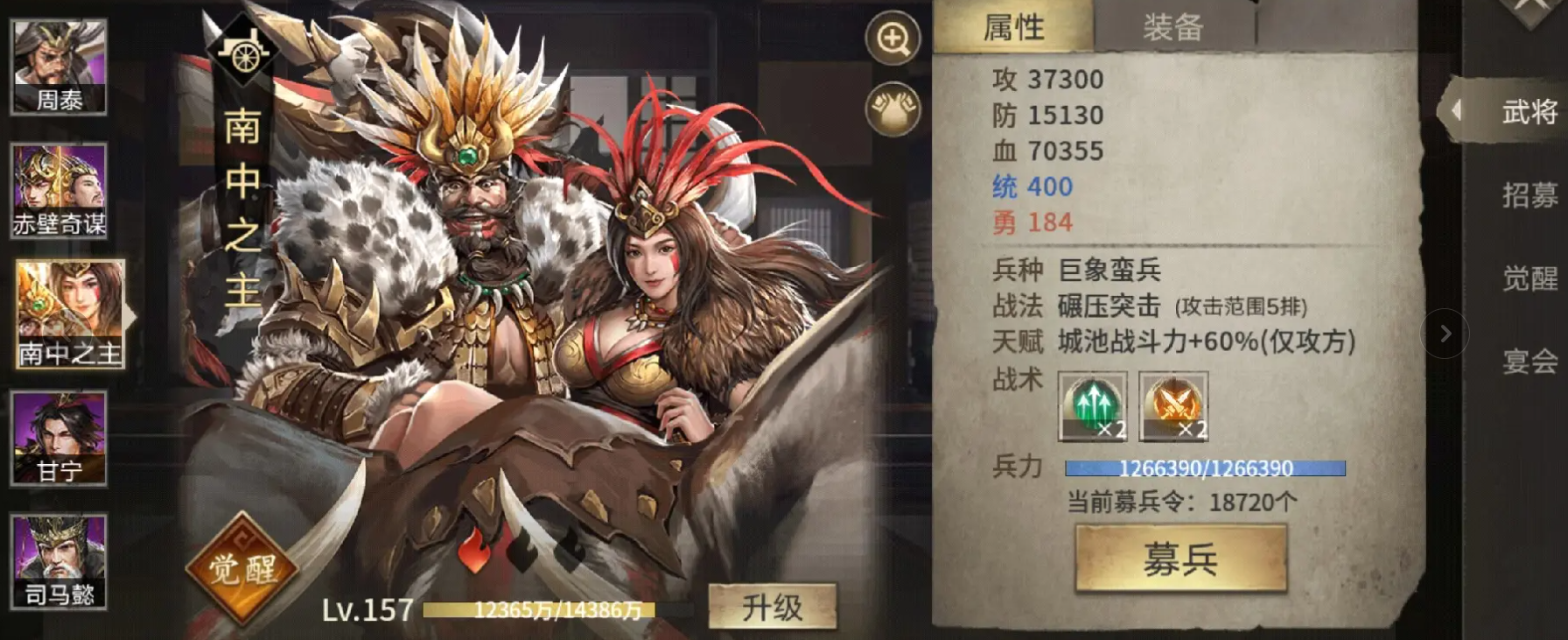1568x640 pixels.
Task: Select the 甘宁 hero portrait
Action: (x=57, y=438)
